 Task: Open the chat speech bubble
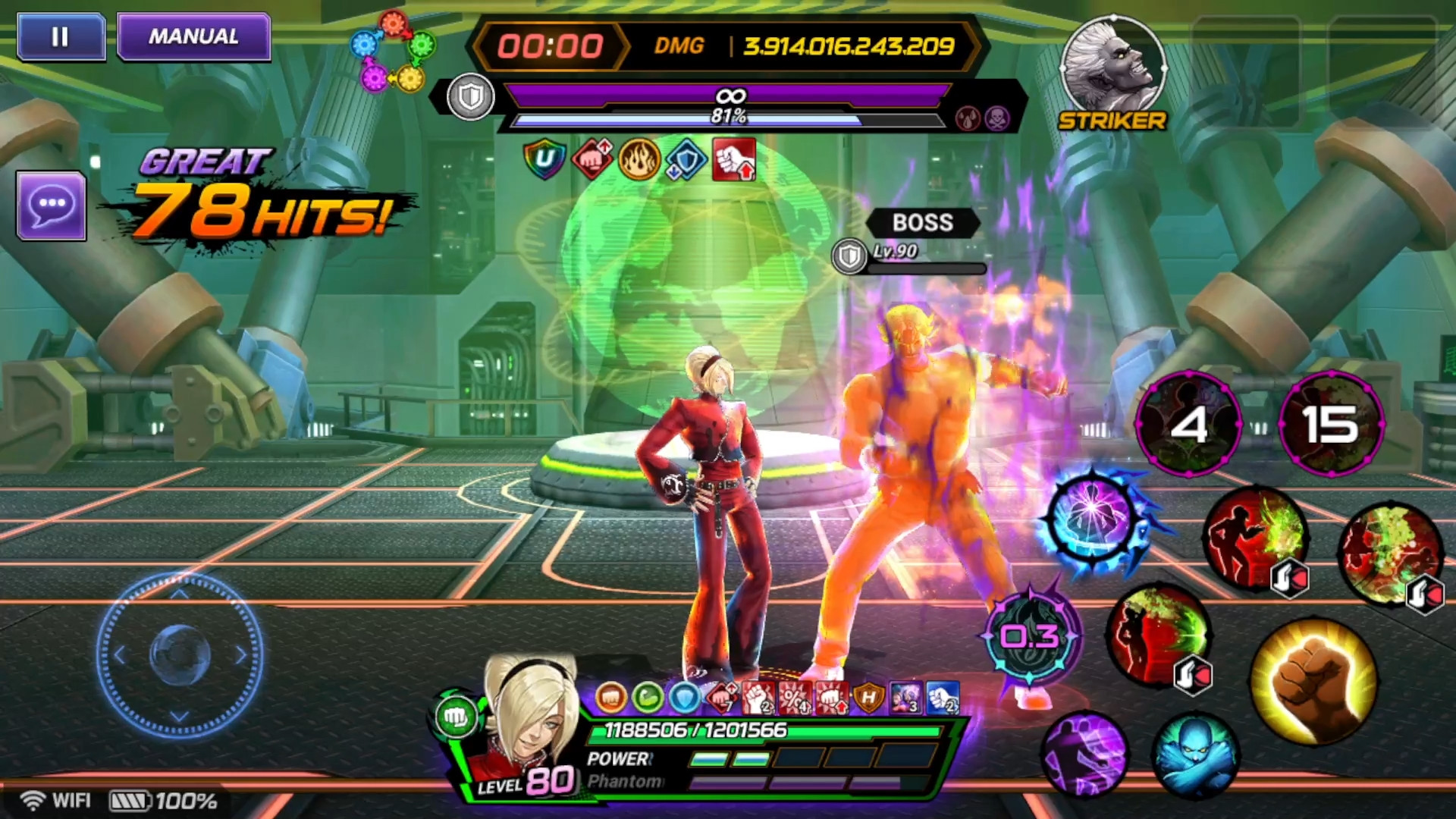coord(52,206)
